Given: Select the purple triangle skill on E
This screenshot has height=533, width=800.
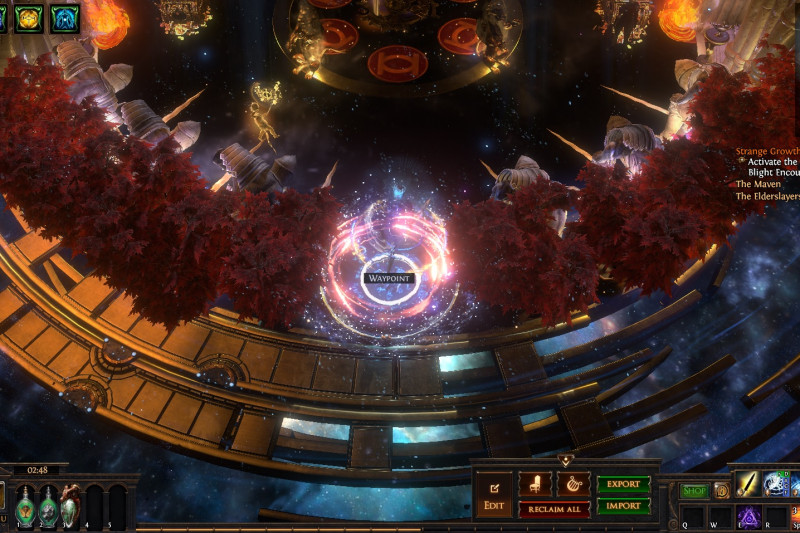Looking at the screenshot, I should pos(748,519).
